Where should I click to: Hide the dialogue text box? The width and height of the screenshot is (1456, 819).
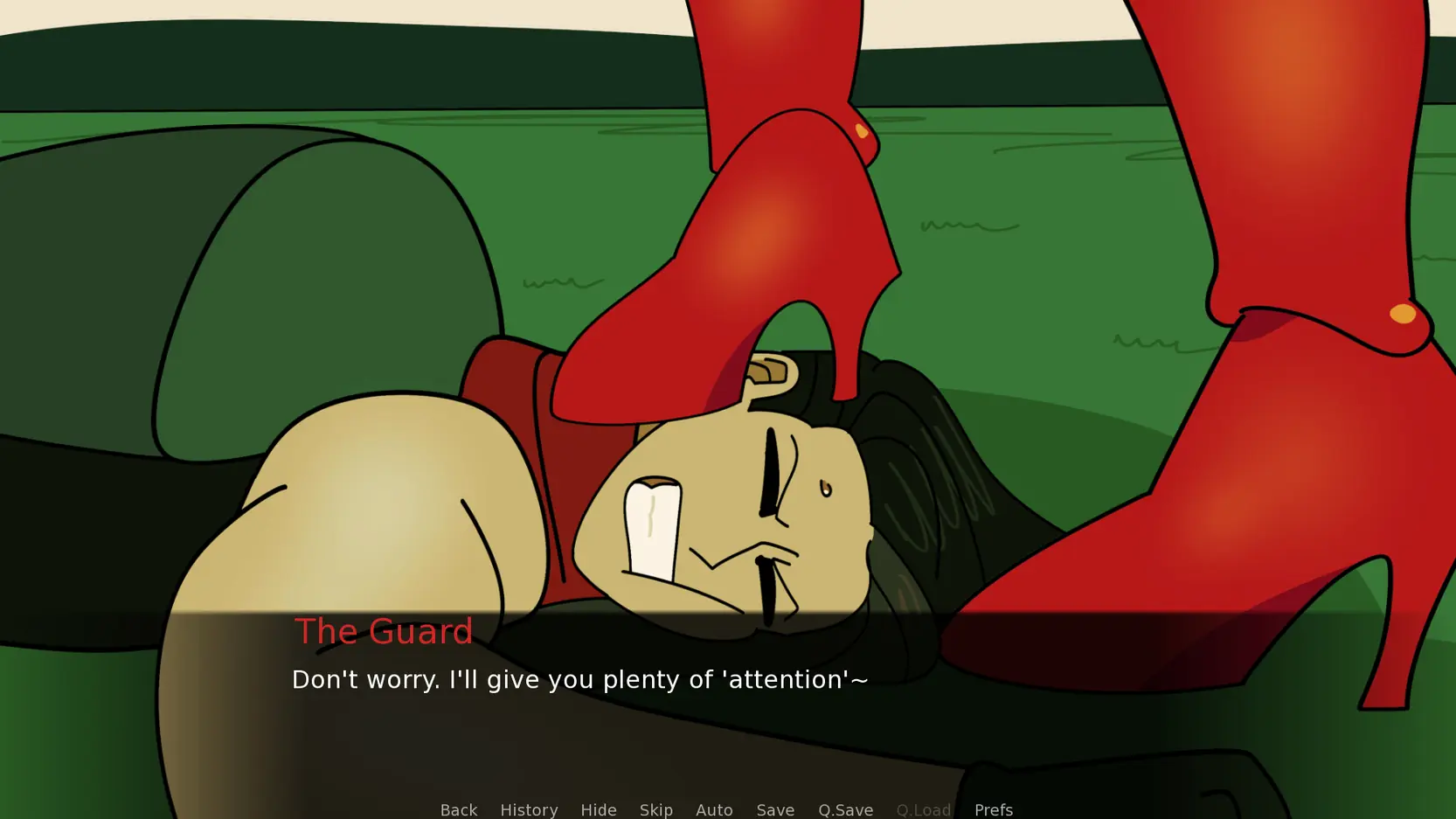coord(599,809)
